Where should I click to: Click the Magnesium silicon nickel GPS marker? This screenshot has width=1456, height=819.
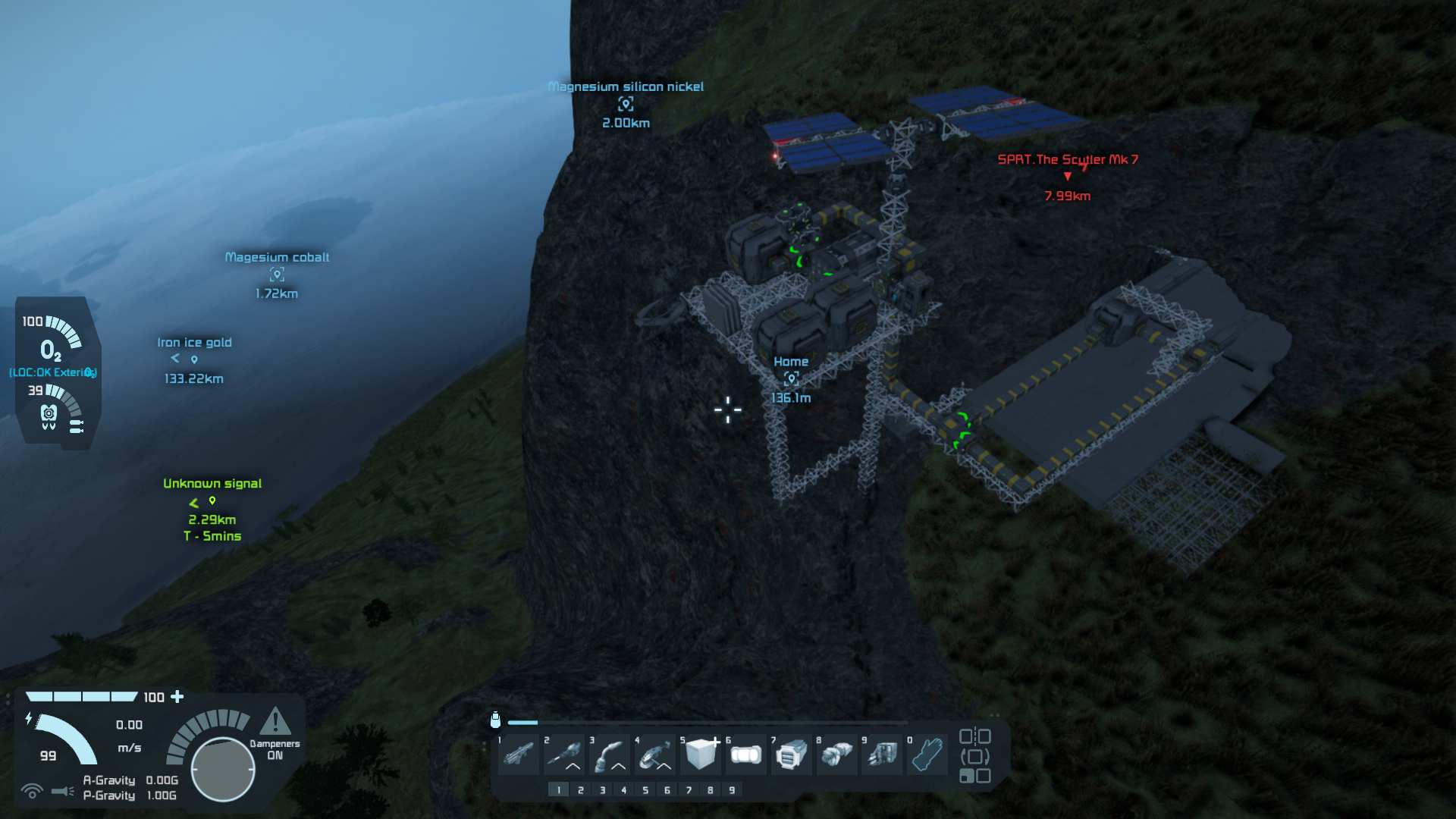pyautogui.click(x=626, y=104)
